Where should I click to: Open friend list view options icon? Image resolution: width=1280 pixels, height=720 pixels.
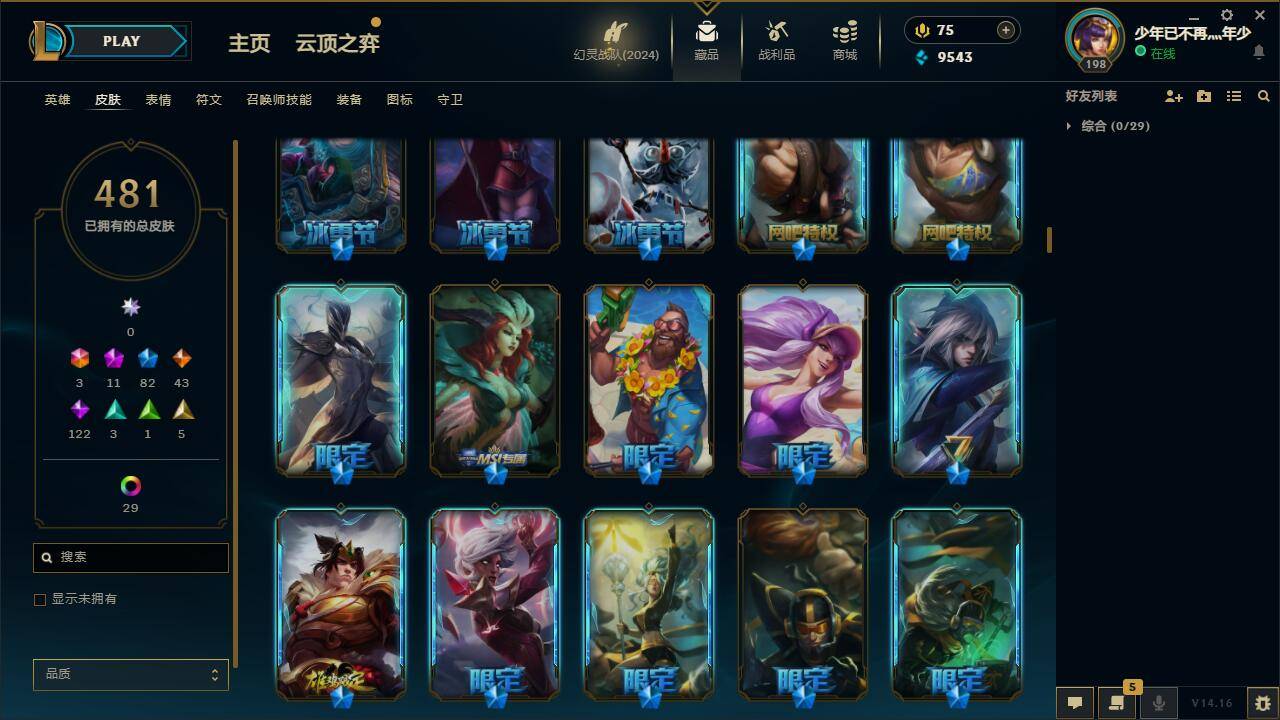point(1233,96)
